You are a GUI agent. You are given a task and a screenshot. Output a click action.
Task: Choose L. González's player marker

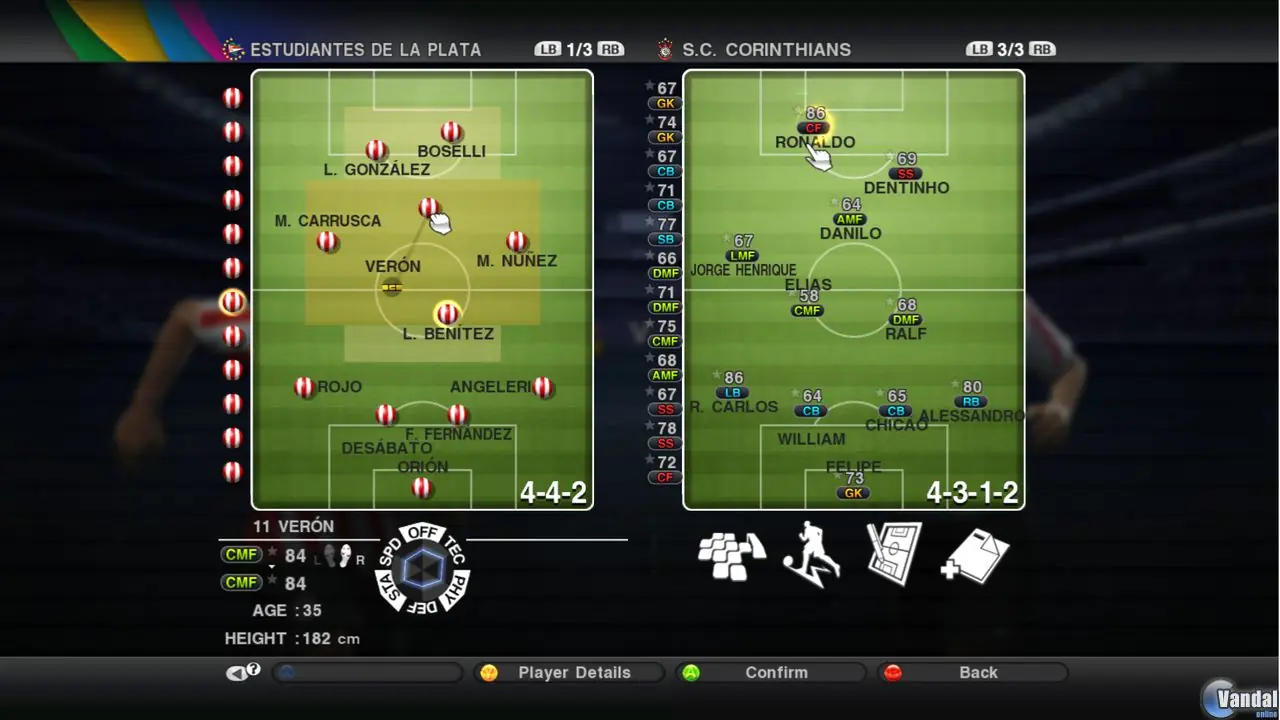376,150
